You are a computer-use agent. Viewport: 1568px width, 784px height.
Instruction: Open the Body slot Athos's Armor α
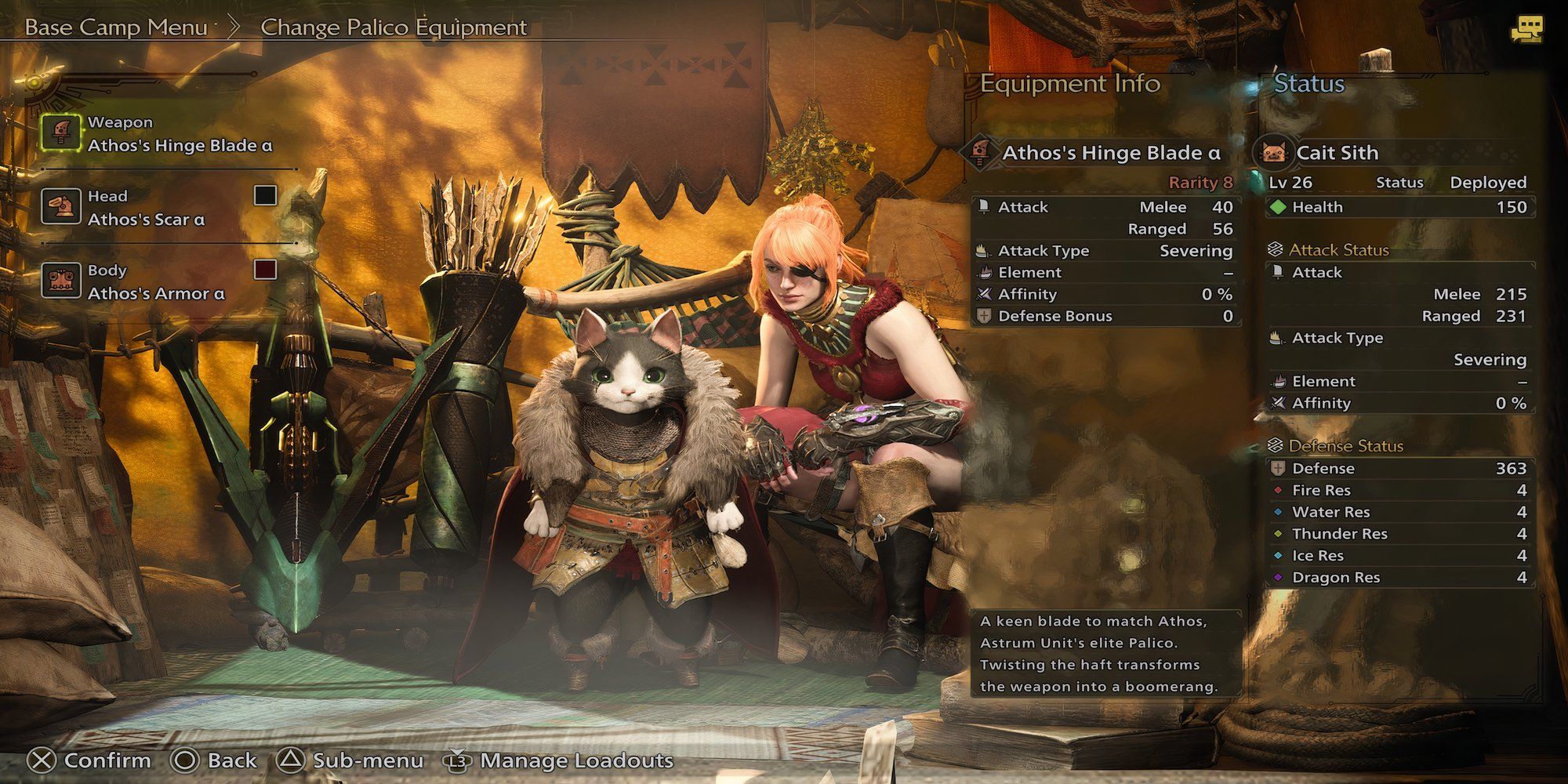(155, 282)
